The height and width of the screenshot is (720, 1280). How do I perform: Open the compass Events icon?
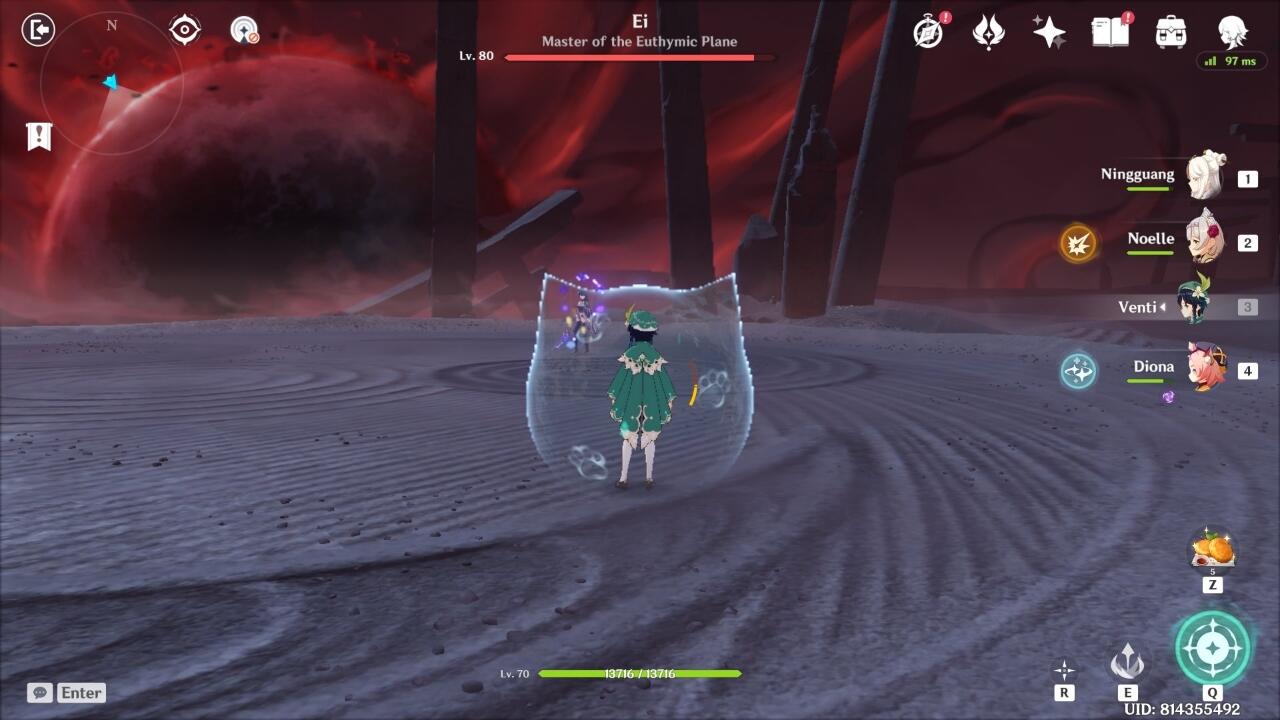coord(929,32)
